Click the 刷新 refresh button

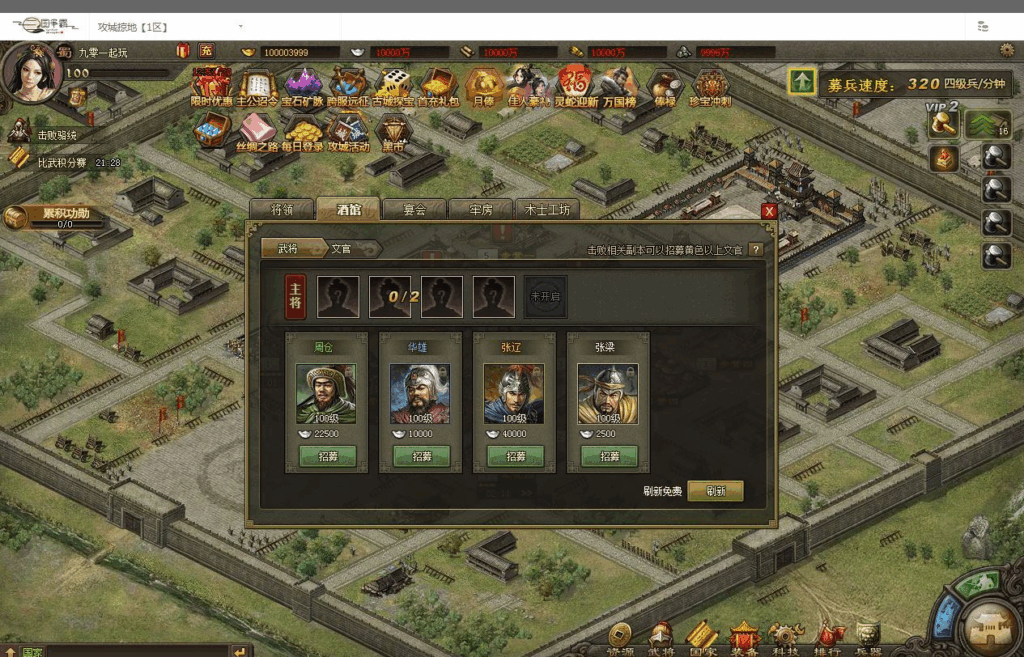[x=715, y=491]
